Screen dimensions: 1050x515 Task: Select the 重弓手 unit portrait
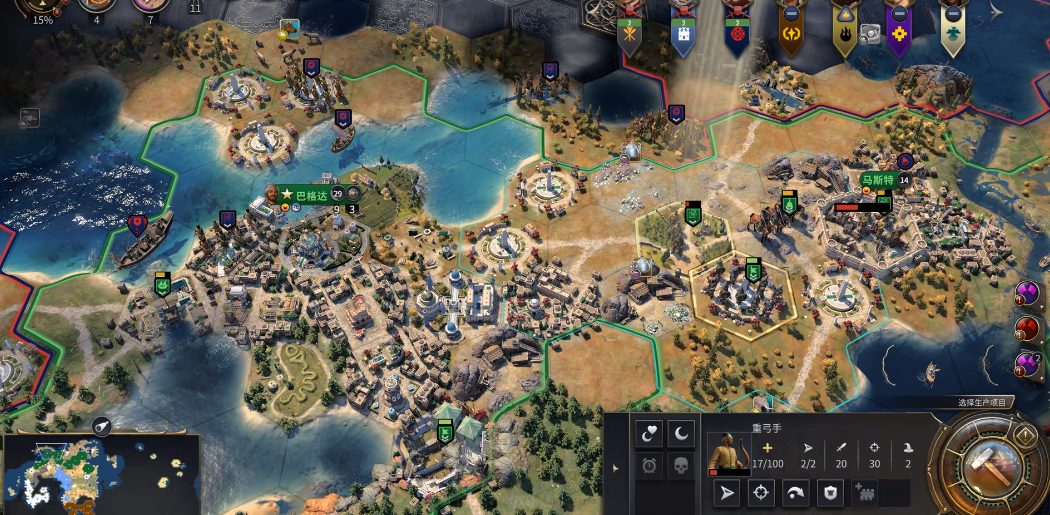point(727,452)
